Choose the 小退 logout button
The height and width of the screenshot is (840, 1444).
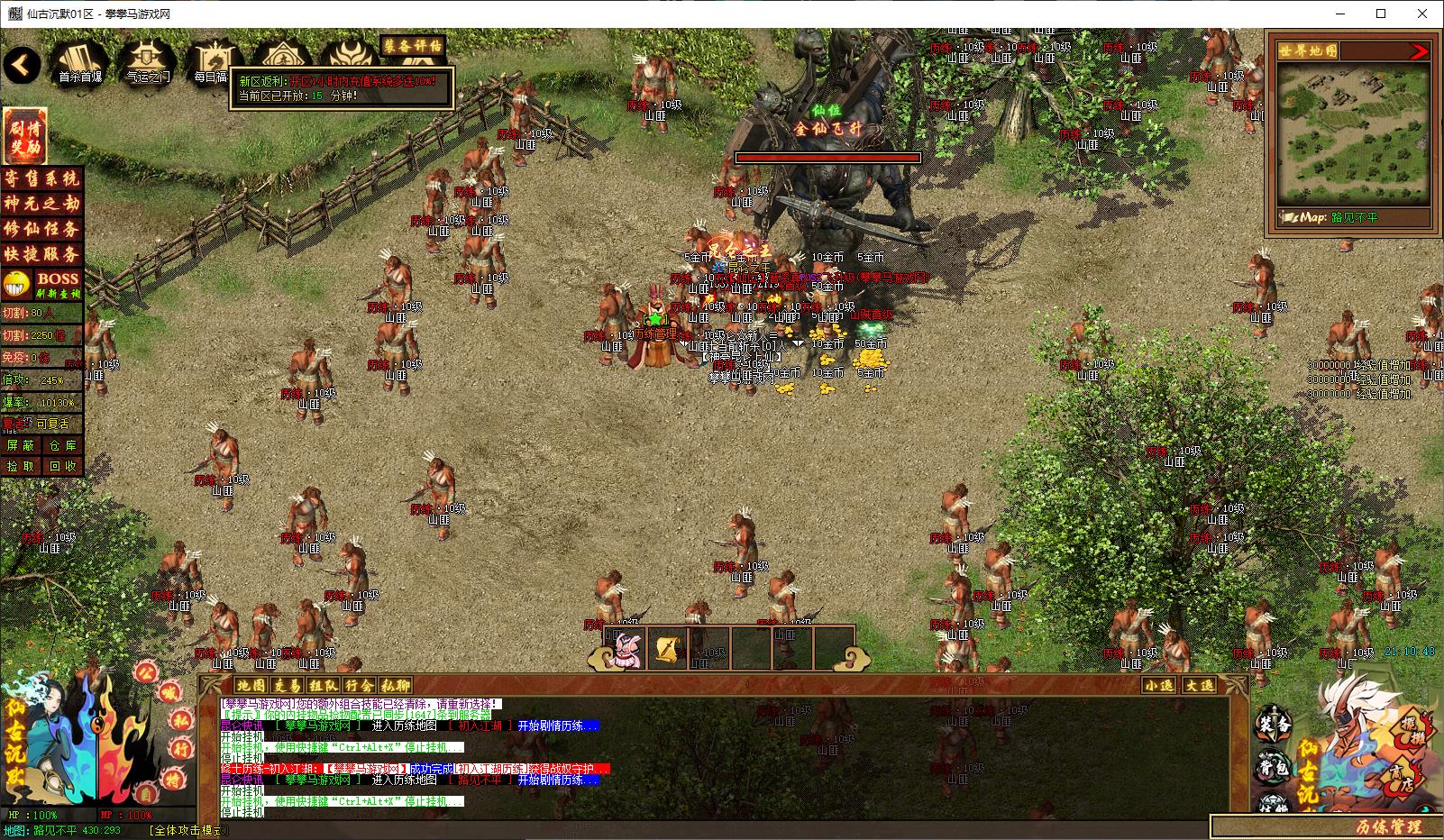(x=1159, y=686)
